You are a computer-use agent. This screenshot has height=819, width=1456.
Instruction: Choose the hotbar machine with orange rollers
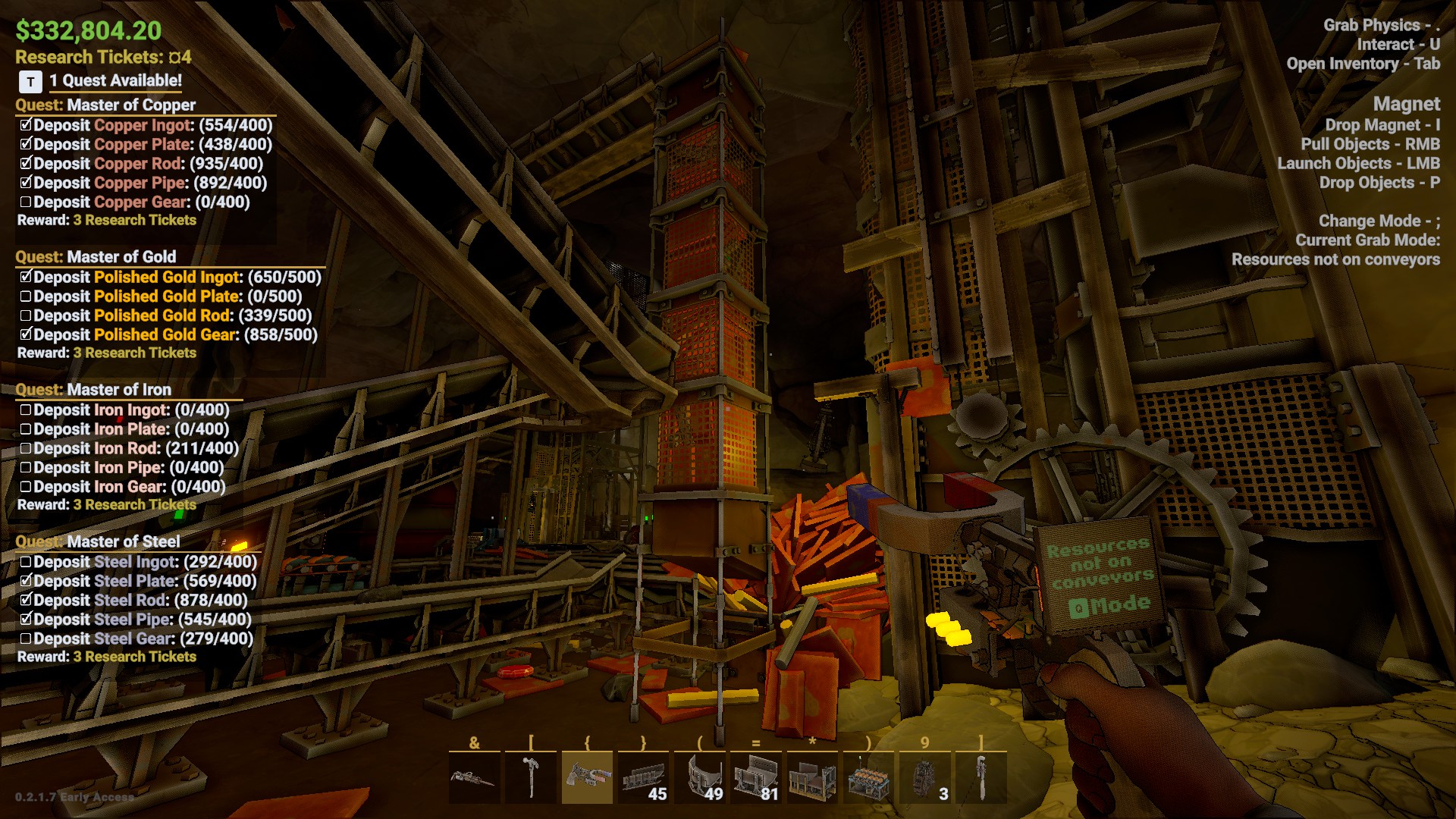coord(868,777)
